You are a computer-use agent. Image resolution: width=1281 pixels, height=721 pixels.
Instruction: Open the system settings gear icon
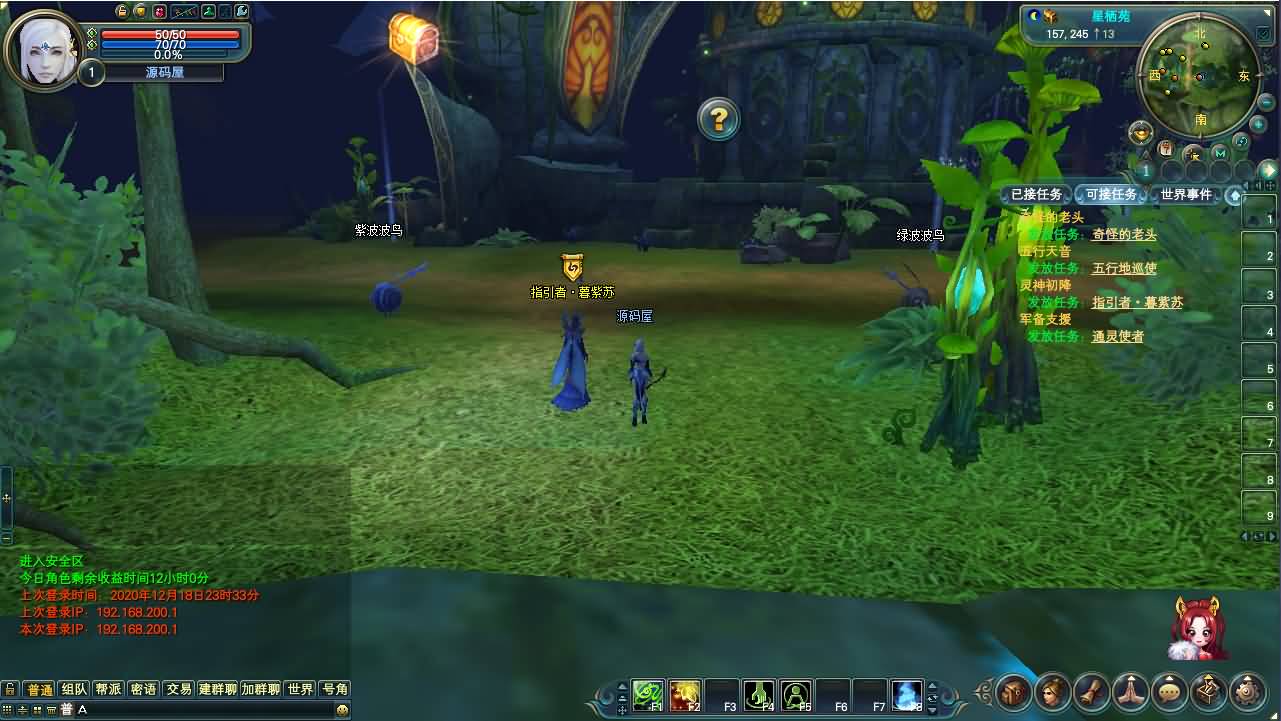click(x=1248, y=692)
